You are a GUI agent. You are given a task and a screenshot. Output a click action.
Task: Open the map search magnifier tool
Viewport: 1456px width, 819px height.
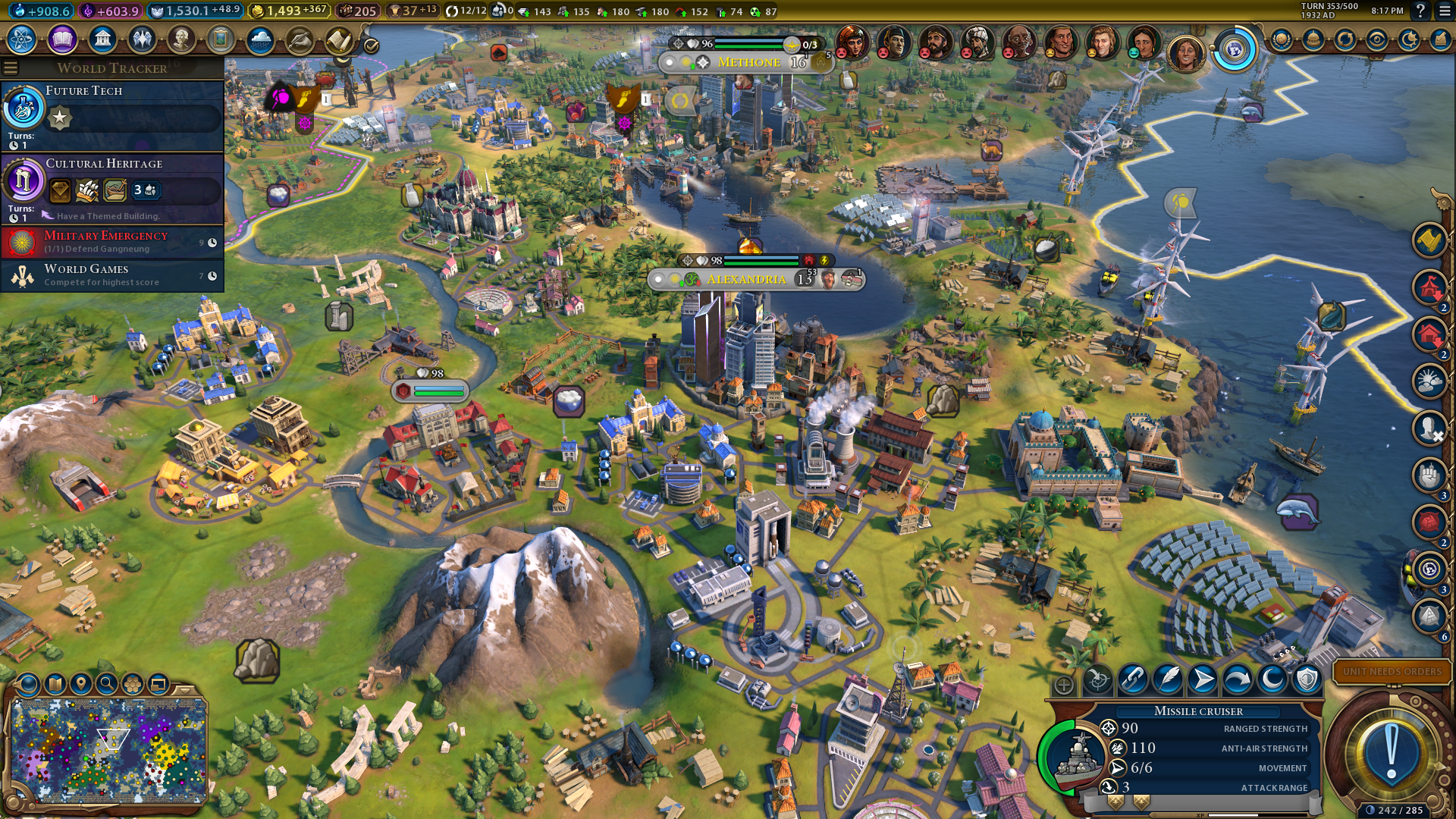tap(107, 685)
